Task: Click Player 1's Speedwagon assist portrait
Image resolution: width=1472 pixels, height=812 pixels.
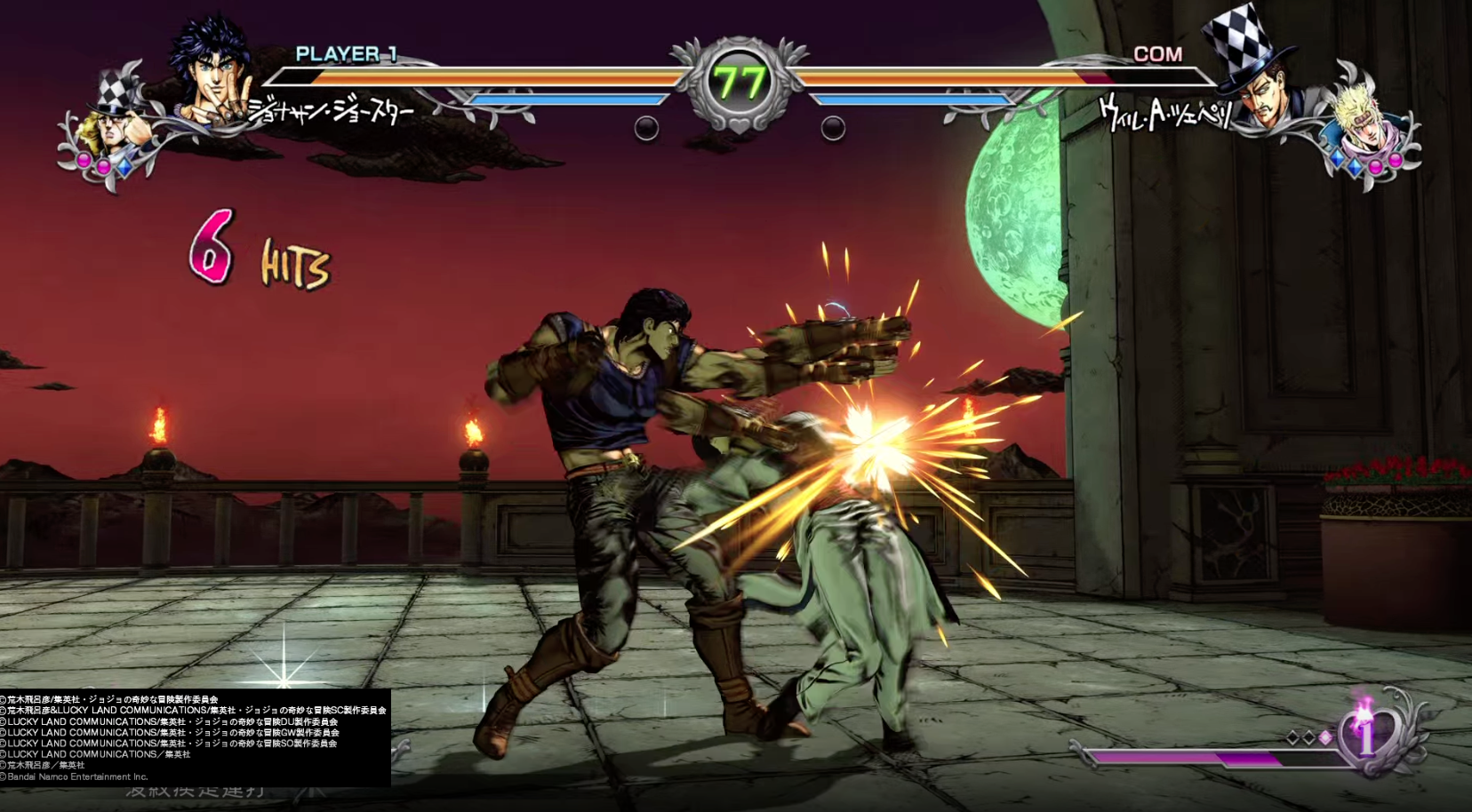Action: pyautogui.click(x=114, y=127)
